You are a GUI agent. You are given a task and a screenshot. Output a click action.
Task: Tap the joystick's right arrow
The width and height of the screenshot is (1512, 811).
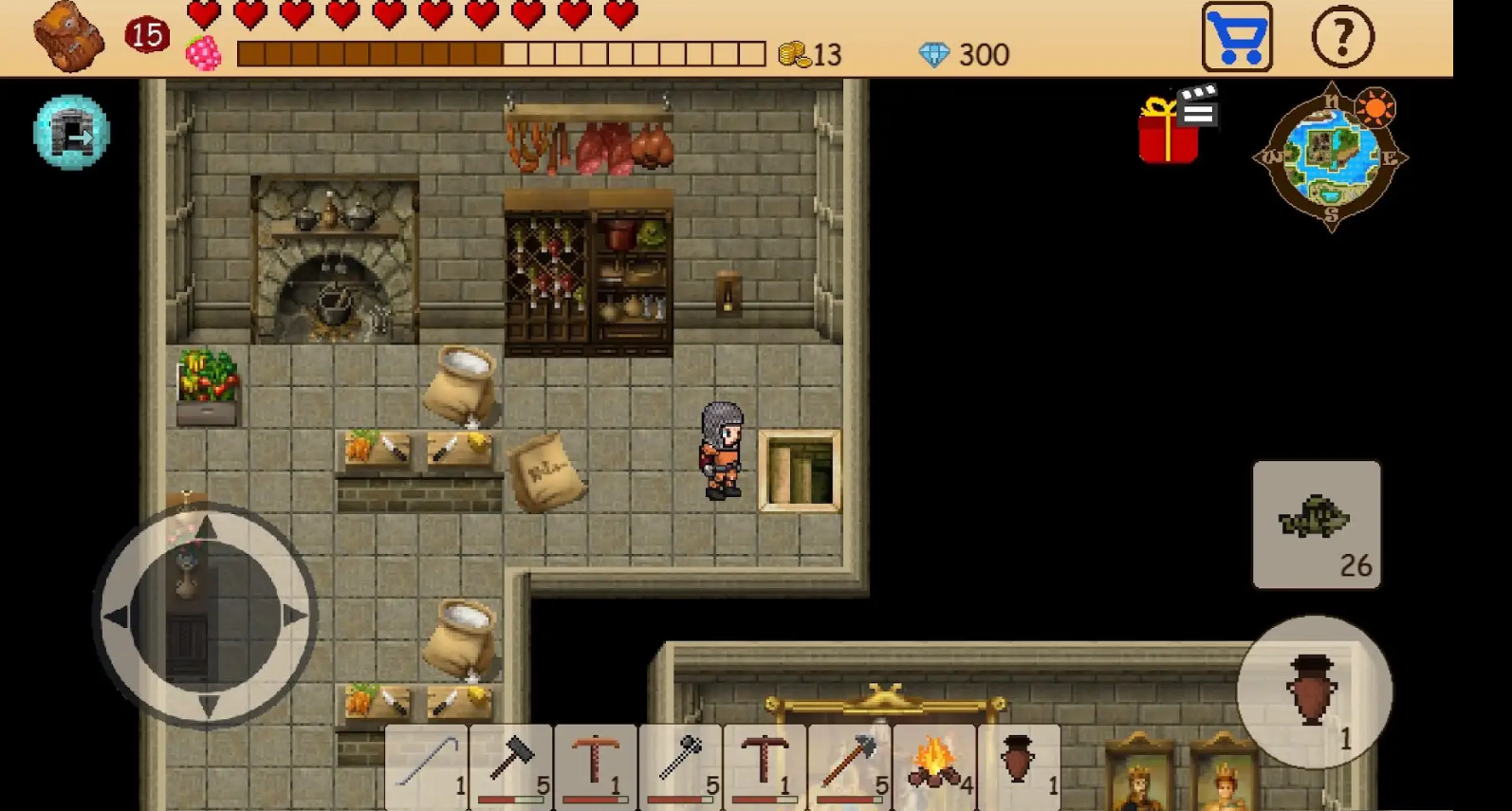coord(294,616)
